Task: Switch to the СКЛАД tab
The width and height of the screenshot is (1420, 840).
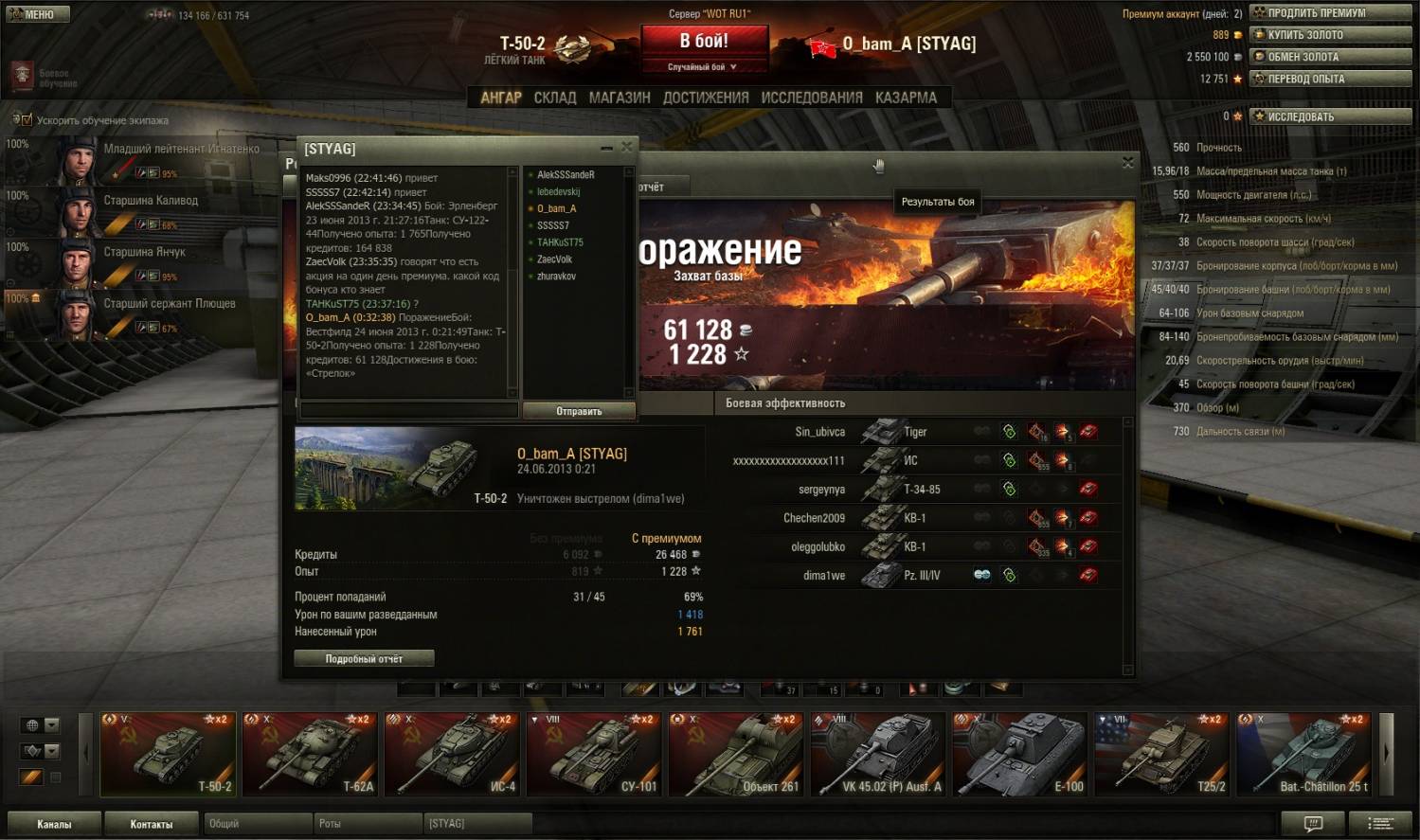Action: [x=554, y=98]
